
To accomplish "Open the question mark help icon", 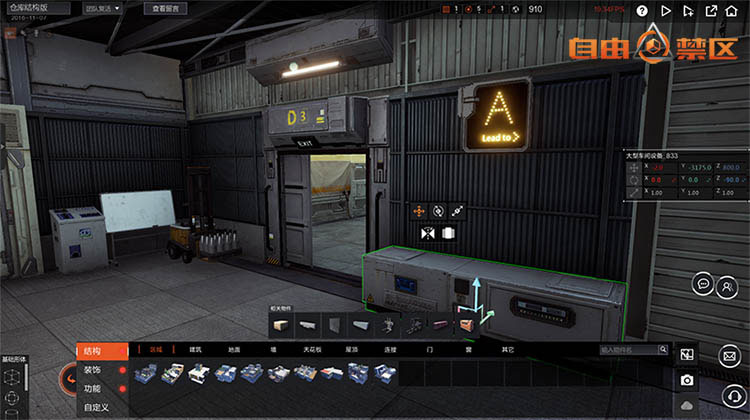I will point(641,11).
